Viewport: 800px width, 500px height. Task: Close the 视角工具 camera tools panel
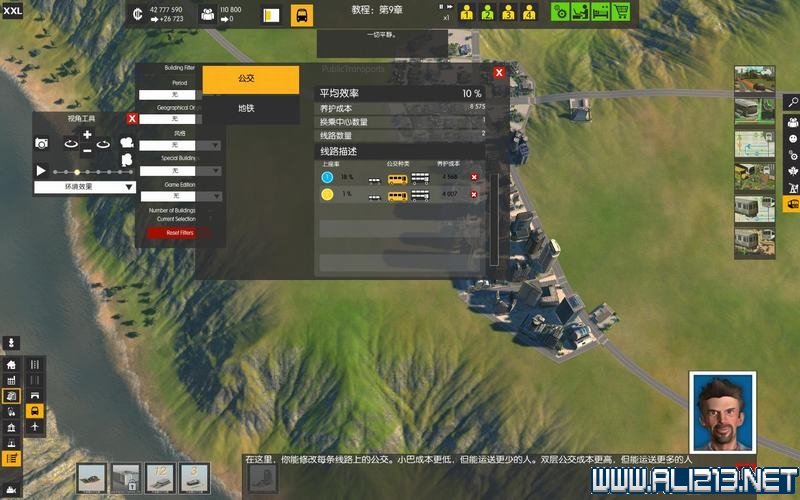[132, 119]
